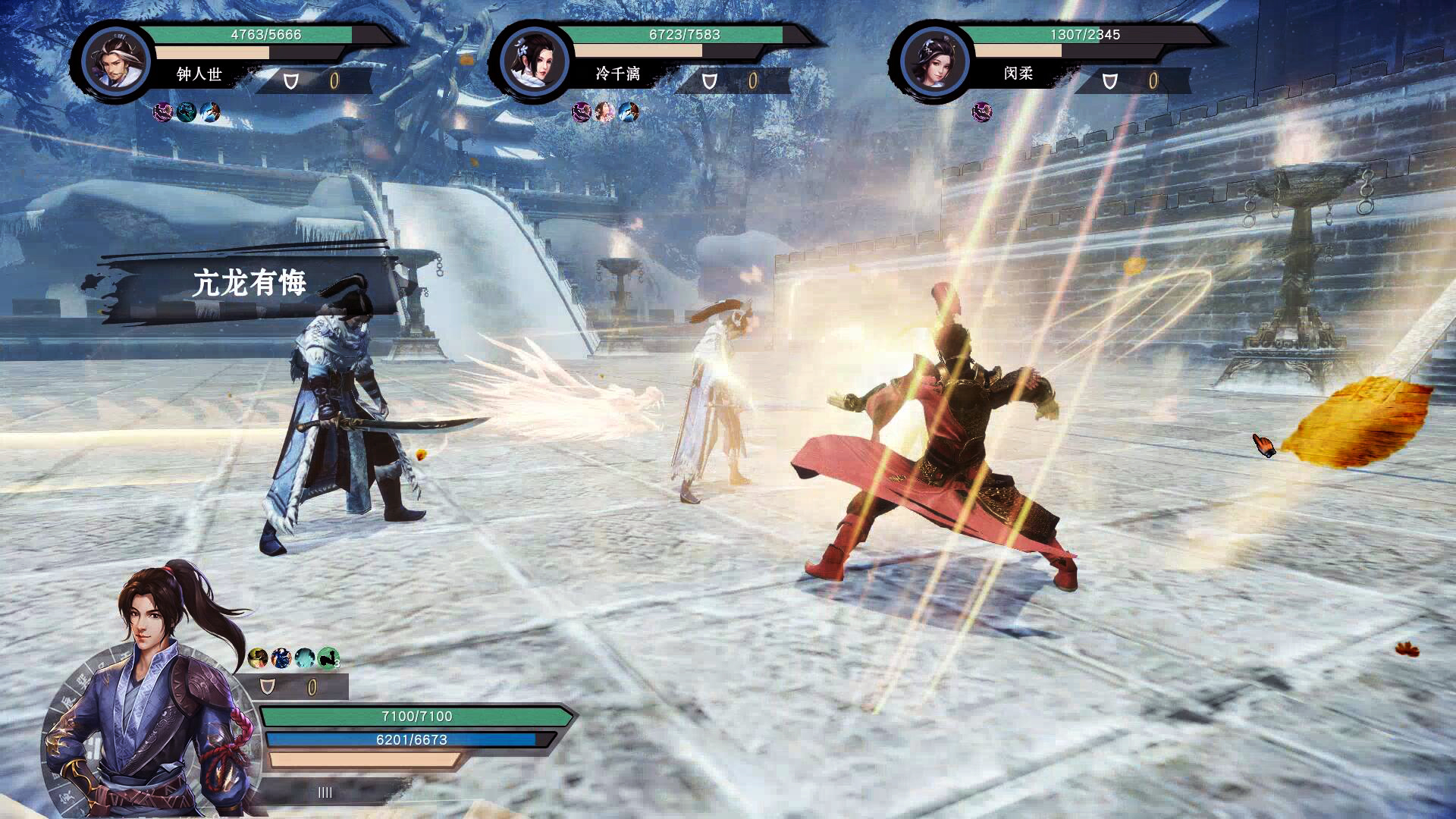Inspect the player's cyan orb buff icon
This screenshot has height=819, width=1456.
click(x=305, y=657)
